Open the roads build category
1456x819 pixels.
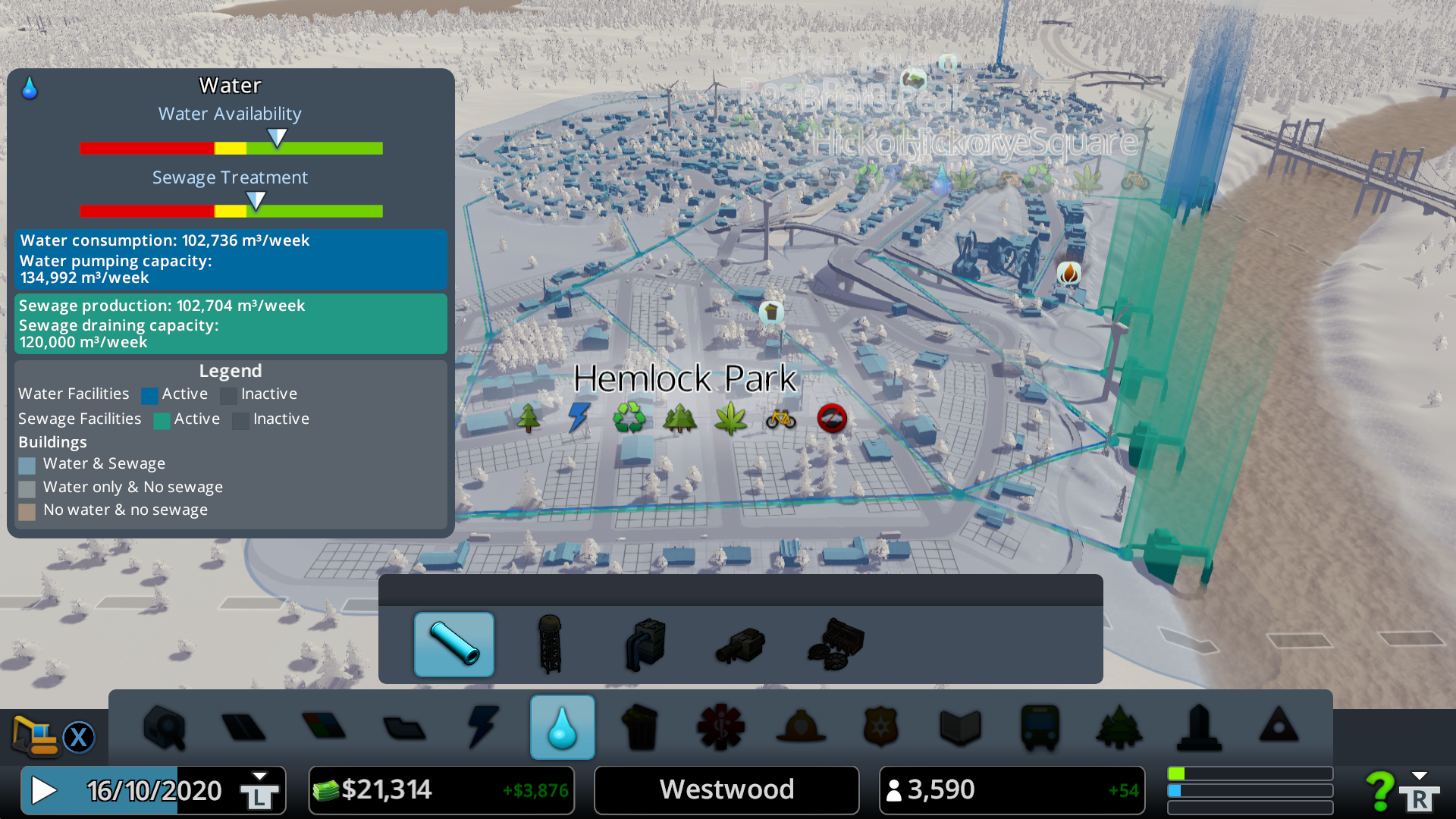coord(243,727)
